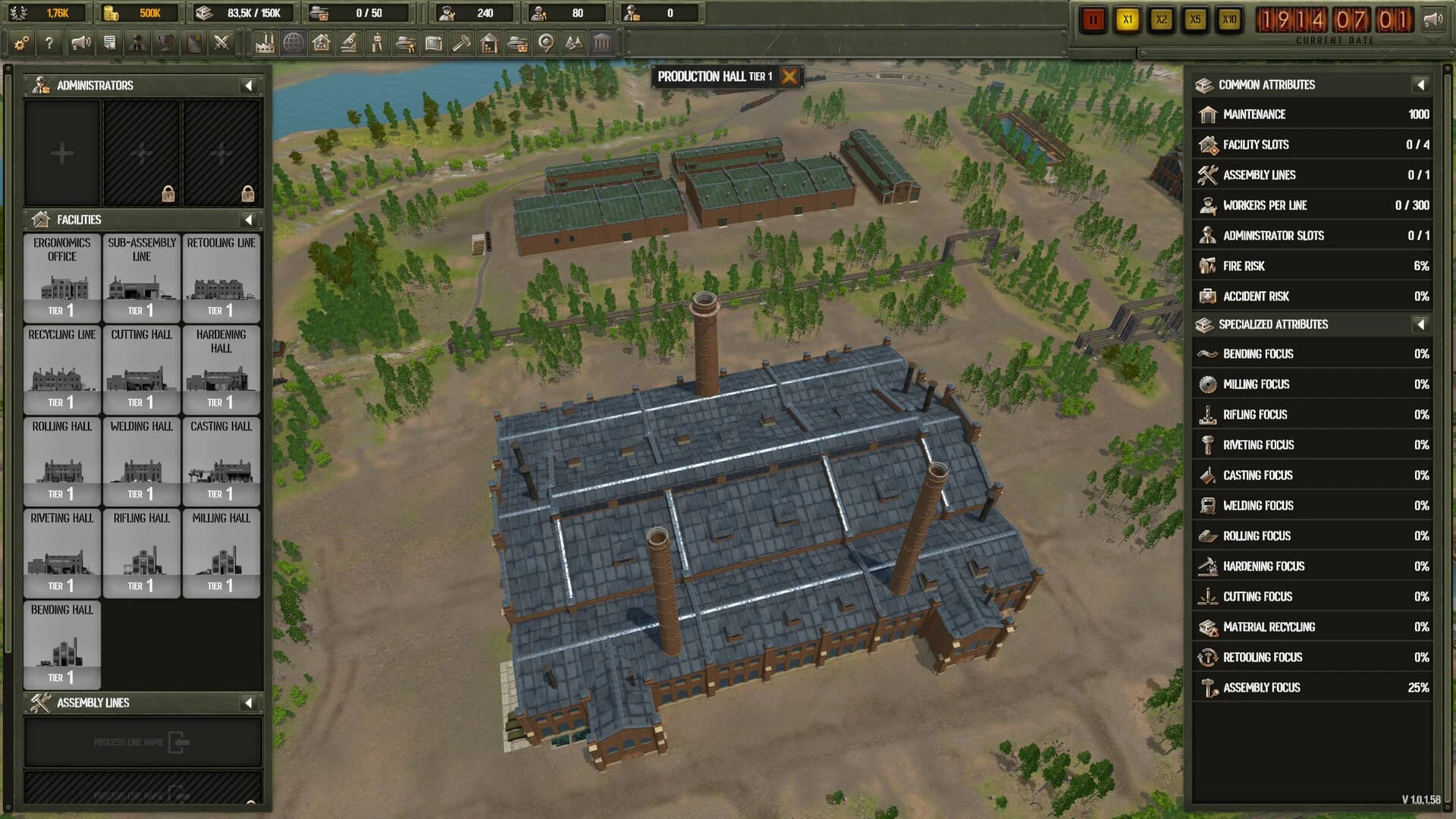Open the factory construction menu
Screen dimensions: 1456x819
(x=265, y=43)
